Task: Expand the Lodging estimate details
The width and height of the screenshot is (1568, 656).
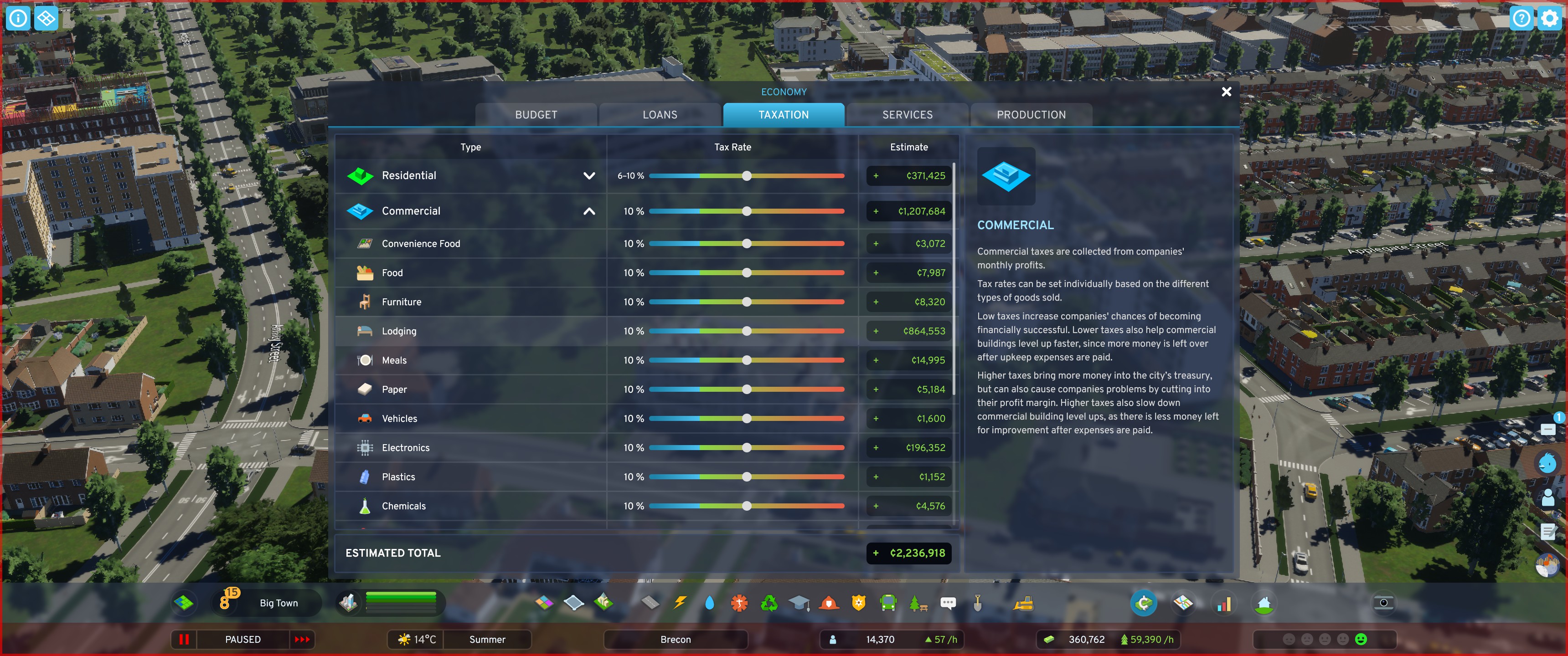Action: pyautogui.click(x=876, y=331)
